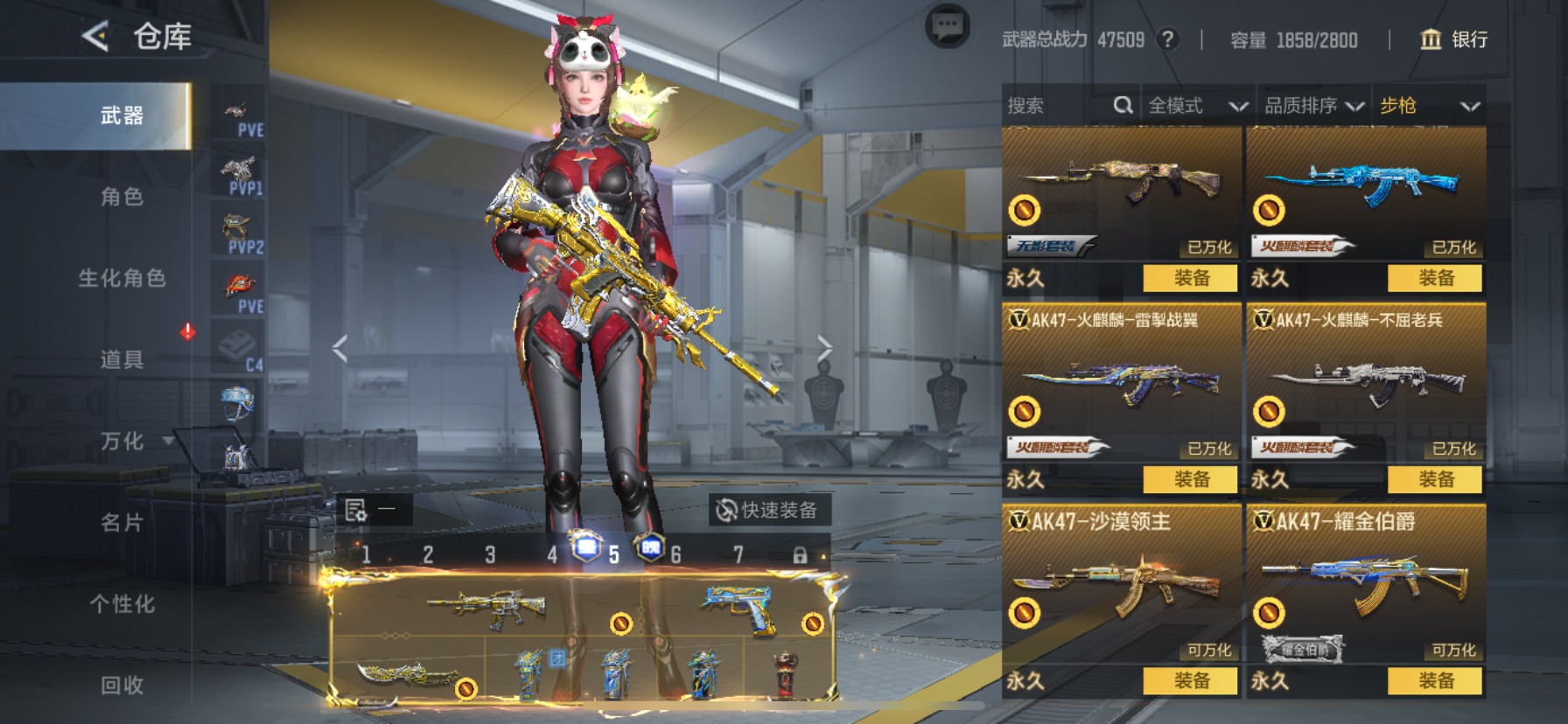1568x724 pixels.
Task: Show the 武器总战力 help question mark
Action: click(1167, 39)
